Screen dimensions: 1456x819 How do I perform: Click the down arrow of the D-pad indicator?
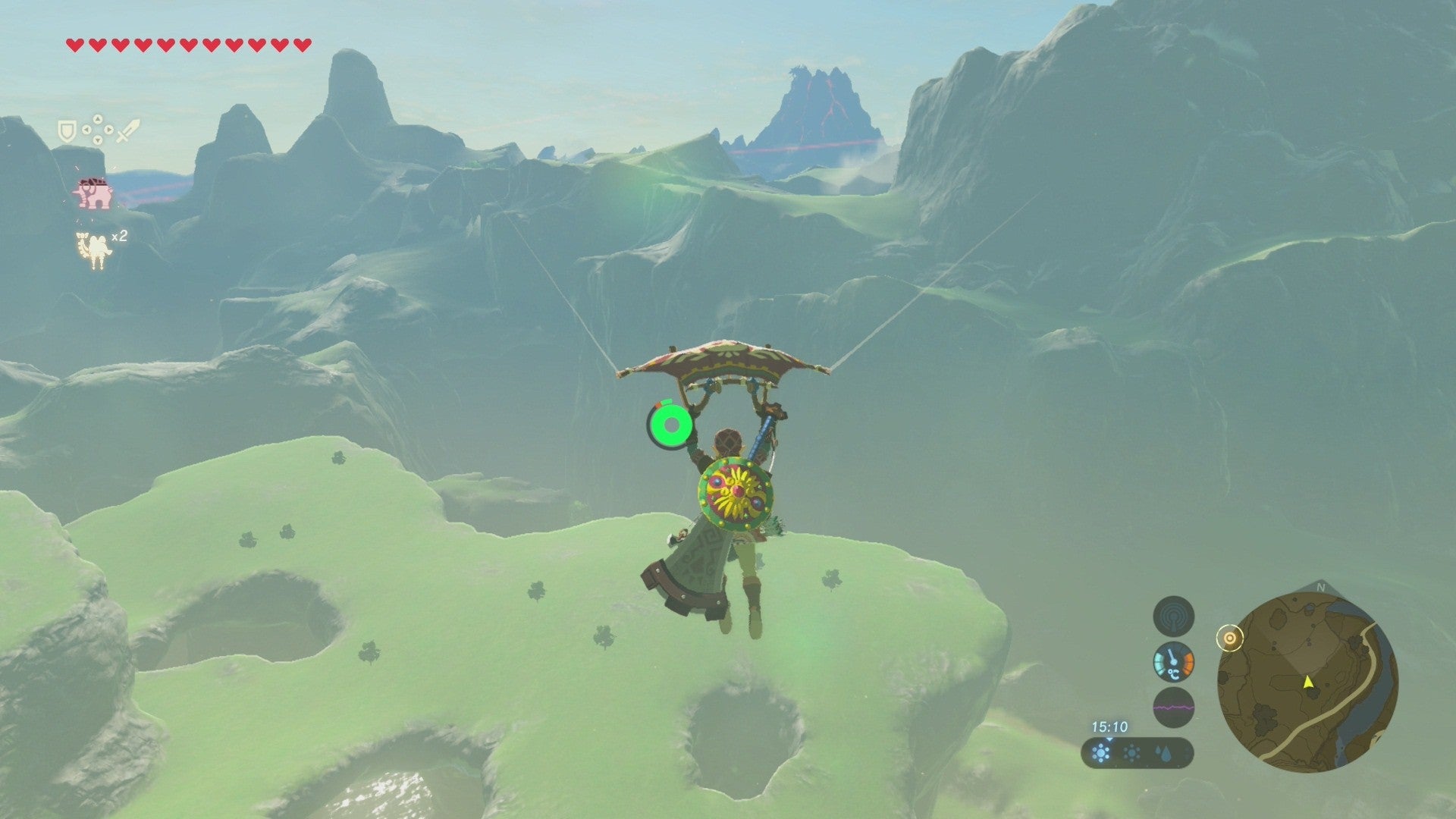98,140
